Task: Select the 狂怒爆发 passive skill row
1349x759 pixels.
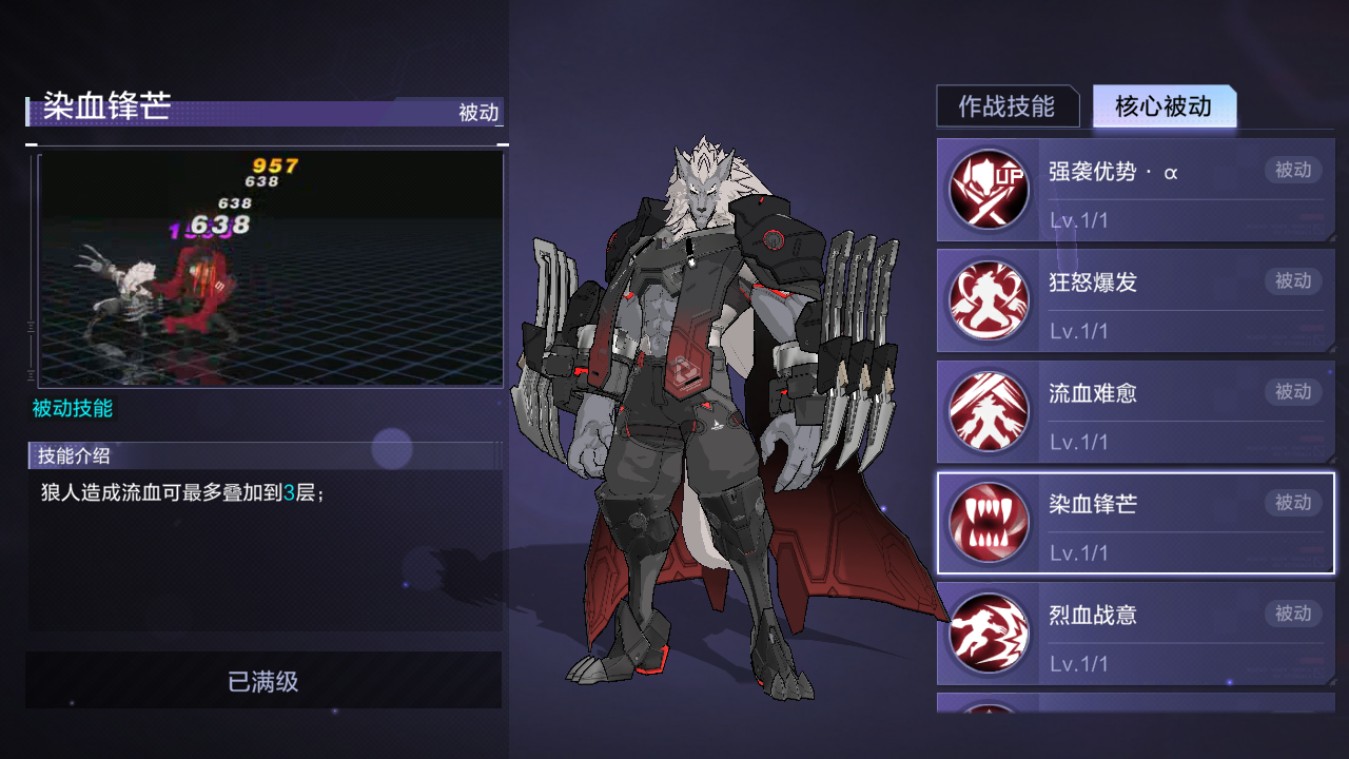Action: tap(1135, 301)
